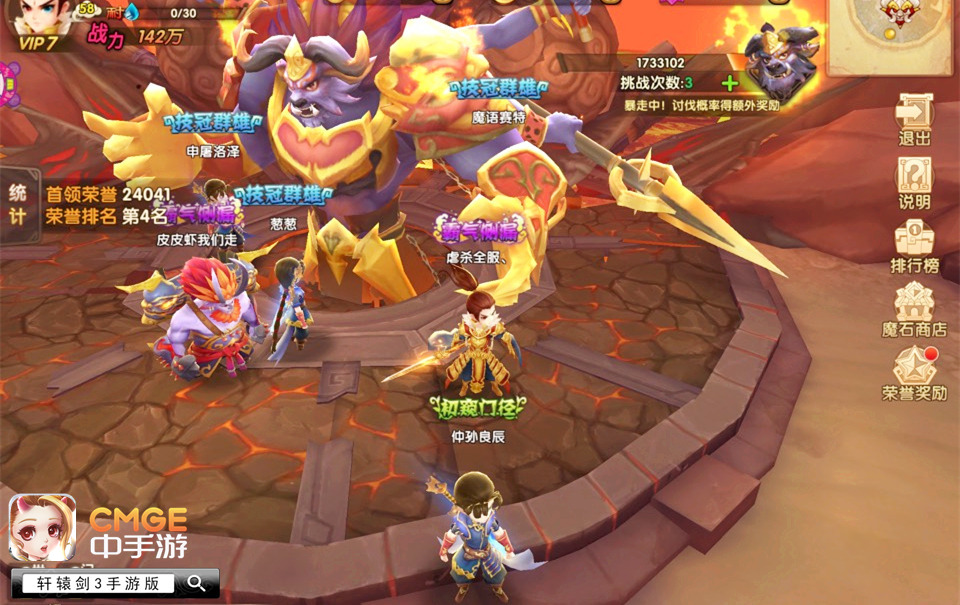This screenshot has width=960, height=605.
Task: Show the 排行榜 leaderboard
Action: pyautogui.click(x=914, y=247)
